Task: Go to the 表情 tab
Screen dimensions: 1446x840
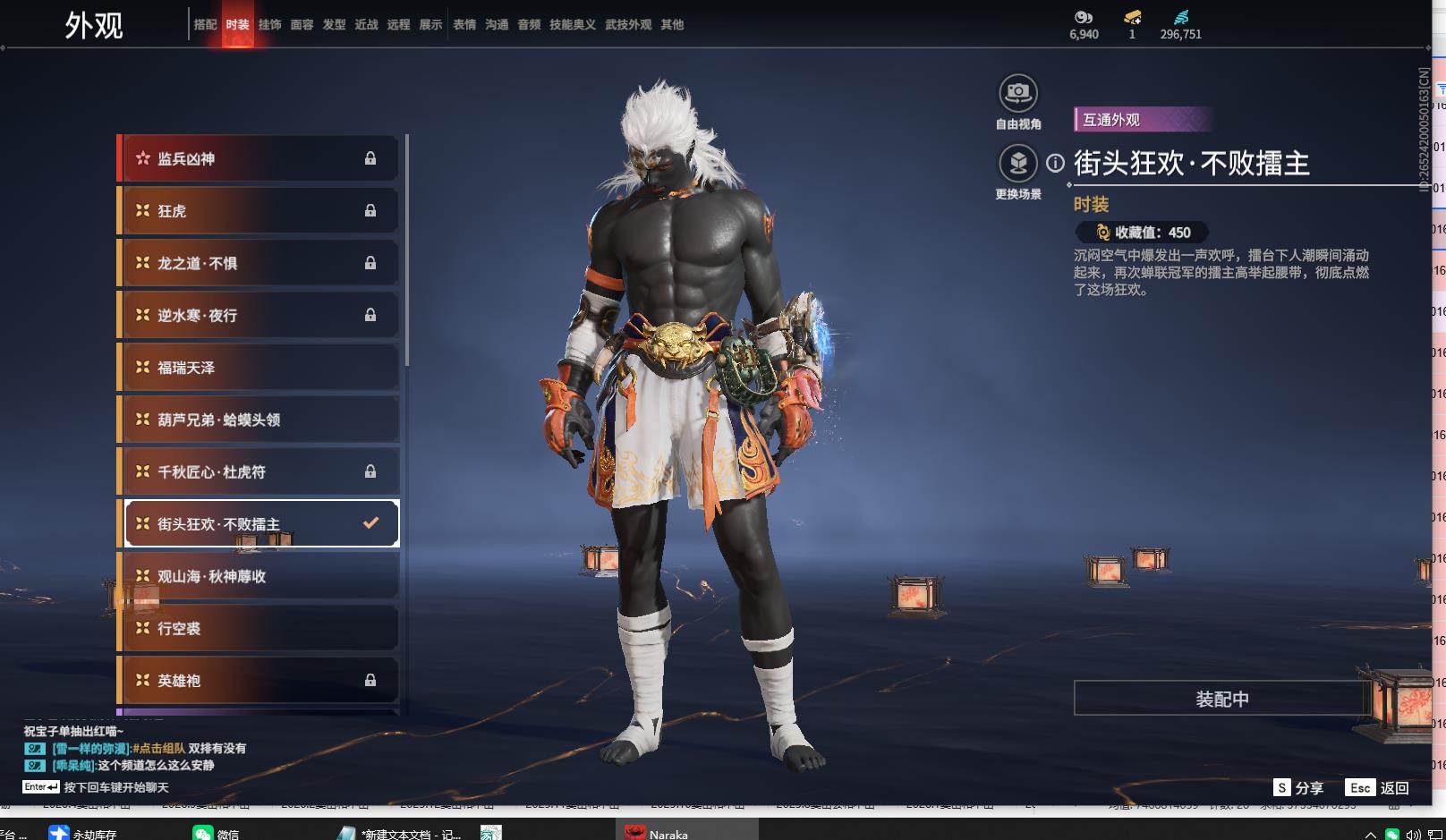Action: click(x=464, y=25)
